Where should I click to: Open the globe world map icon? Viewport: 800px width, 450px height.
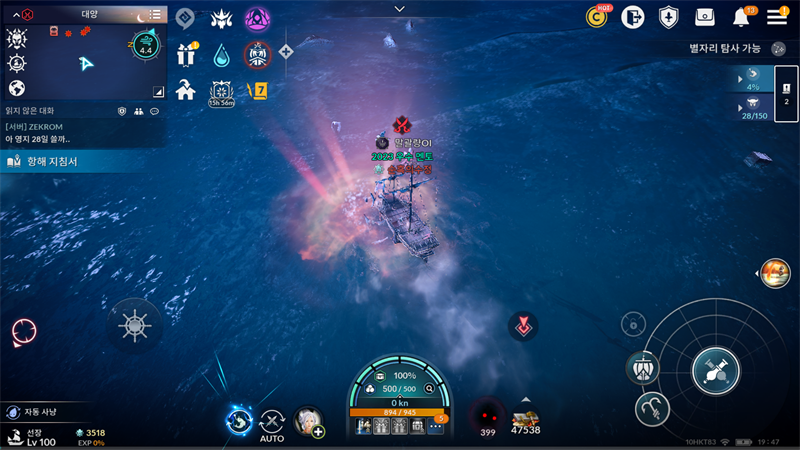[16, 88]
